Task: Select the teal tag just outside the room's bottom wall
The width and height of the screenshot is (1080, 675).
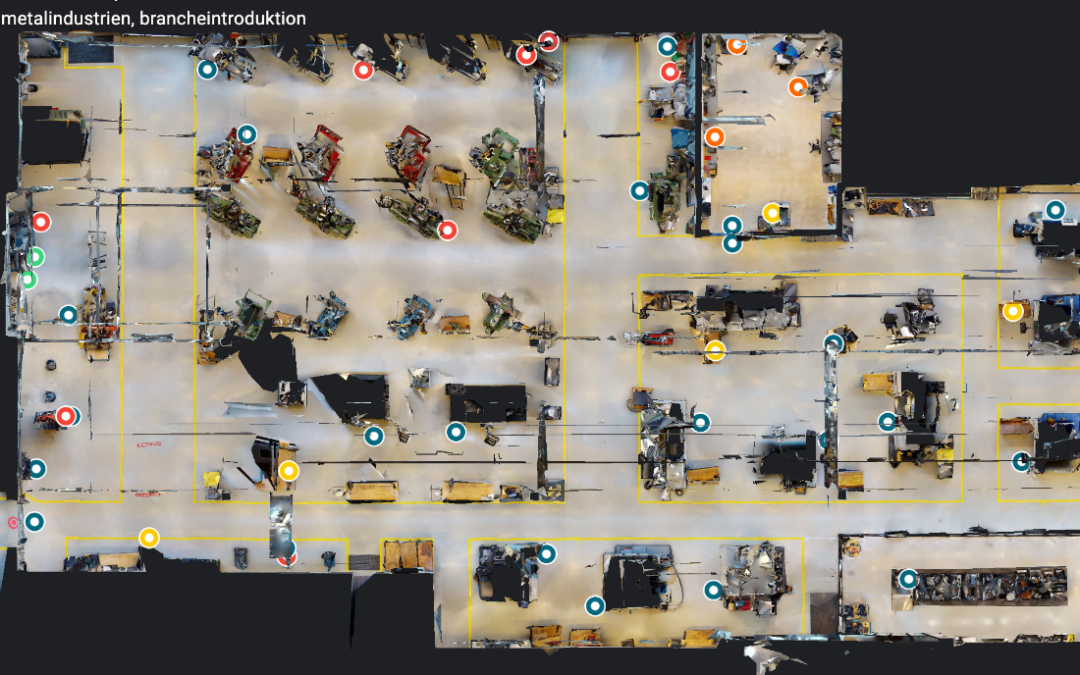Action: 732,243
